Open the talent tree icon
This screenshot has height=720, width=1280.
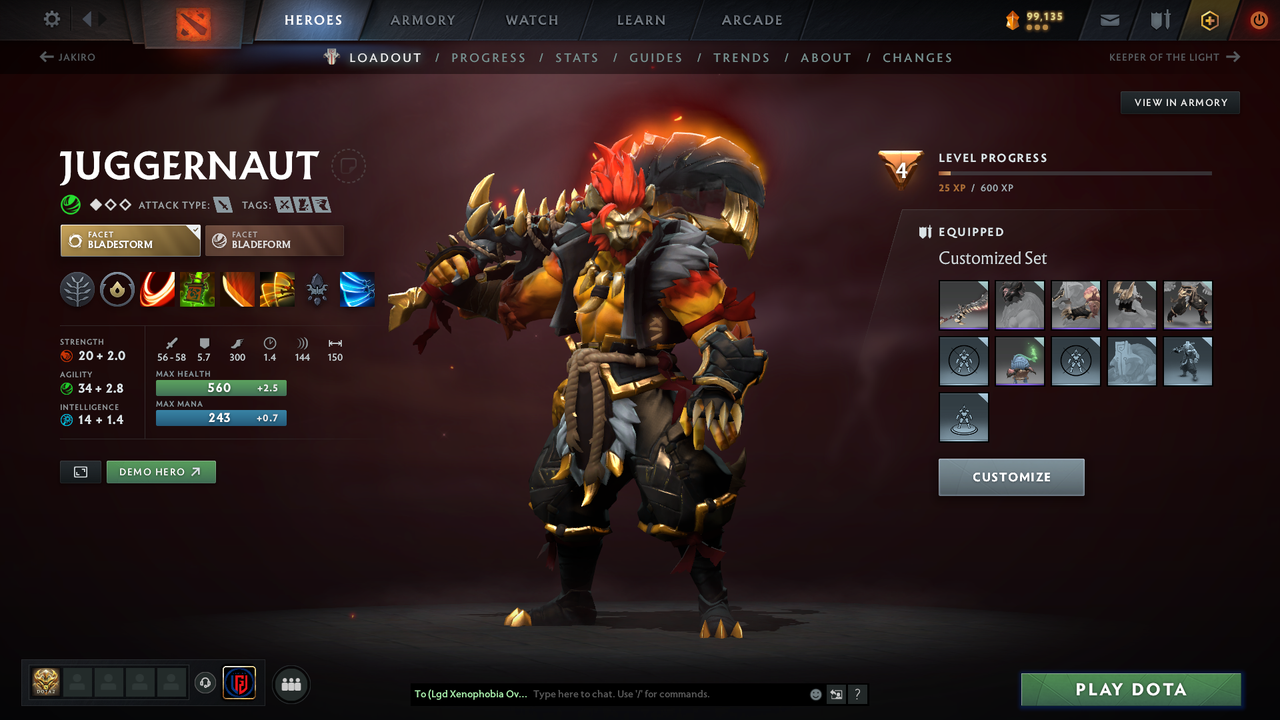pos(77,290)
